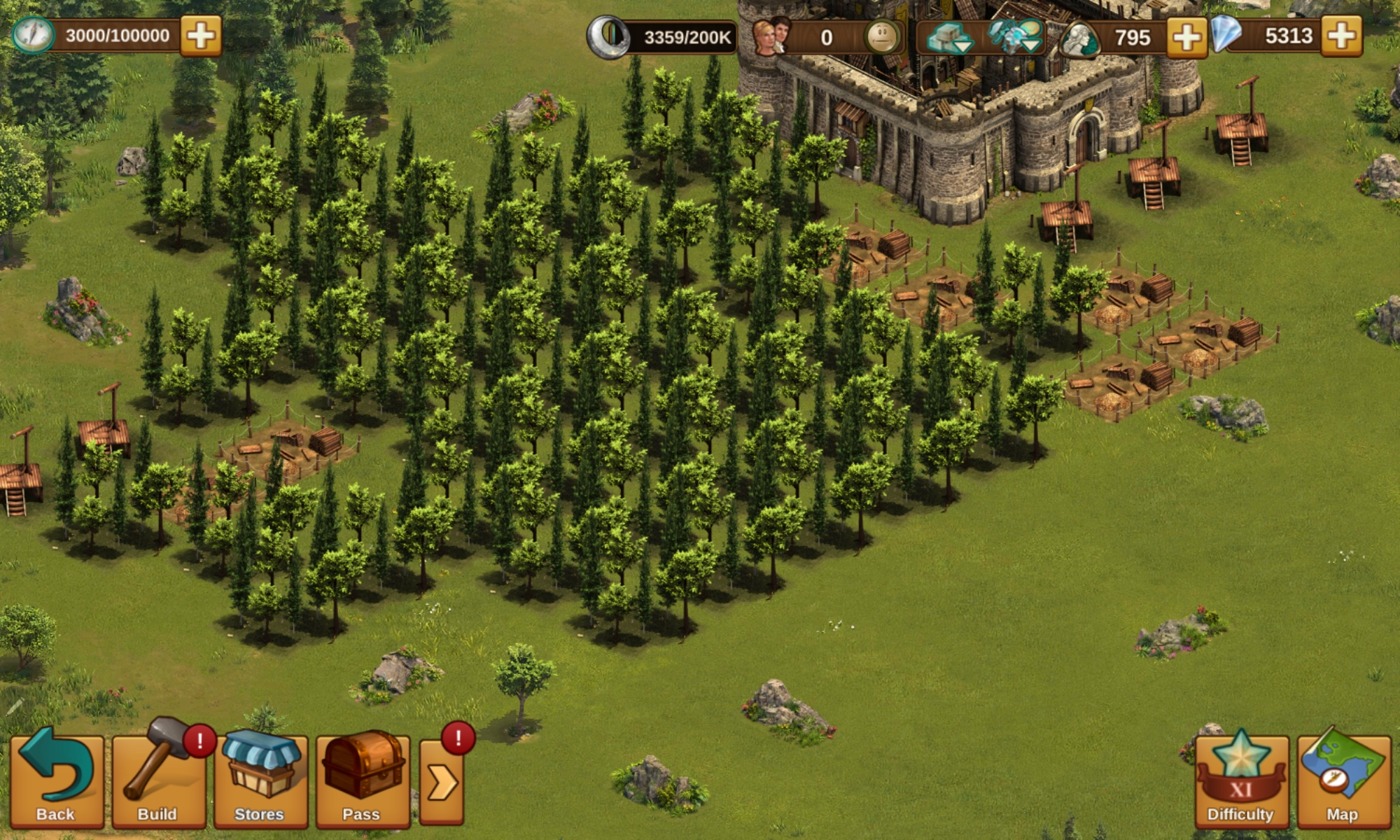This screenshot has height=840, width=1400.
Task: Click the diamond currency icon
Action: 1226,35
